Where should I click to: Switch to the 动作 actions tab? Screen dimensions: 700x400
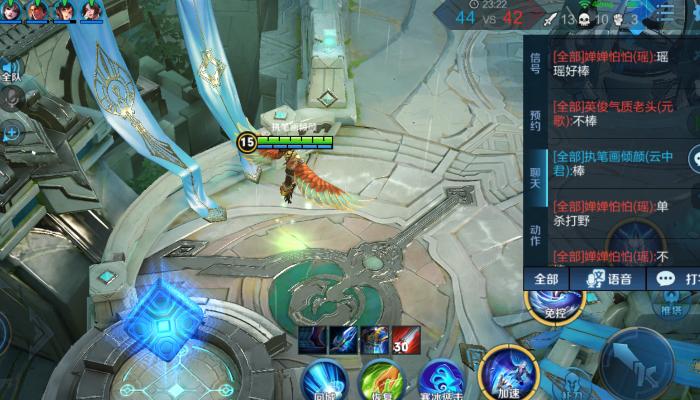click(535, 235)
